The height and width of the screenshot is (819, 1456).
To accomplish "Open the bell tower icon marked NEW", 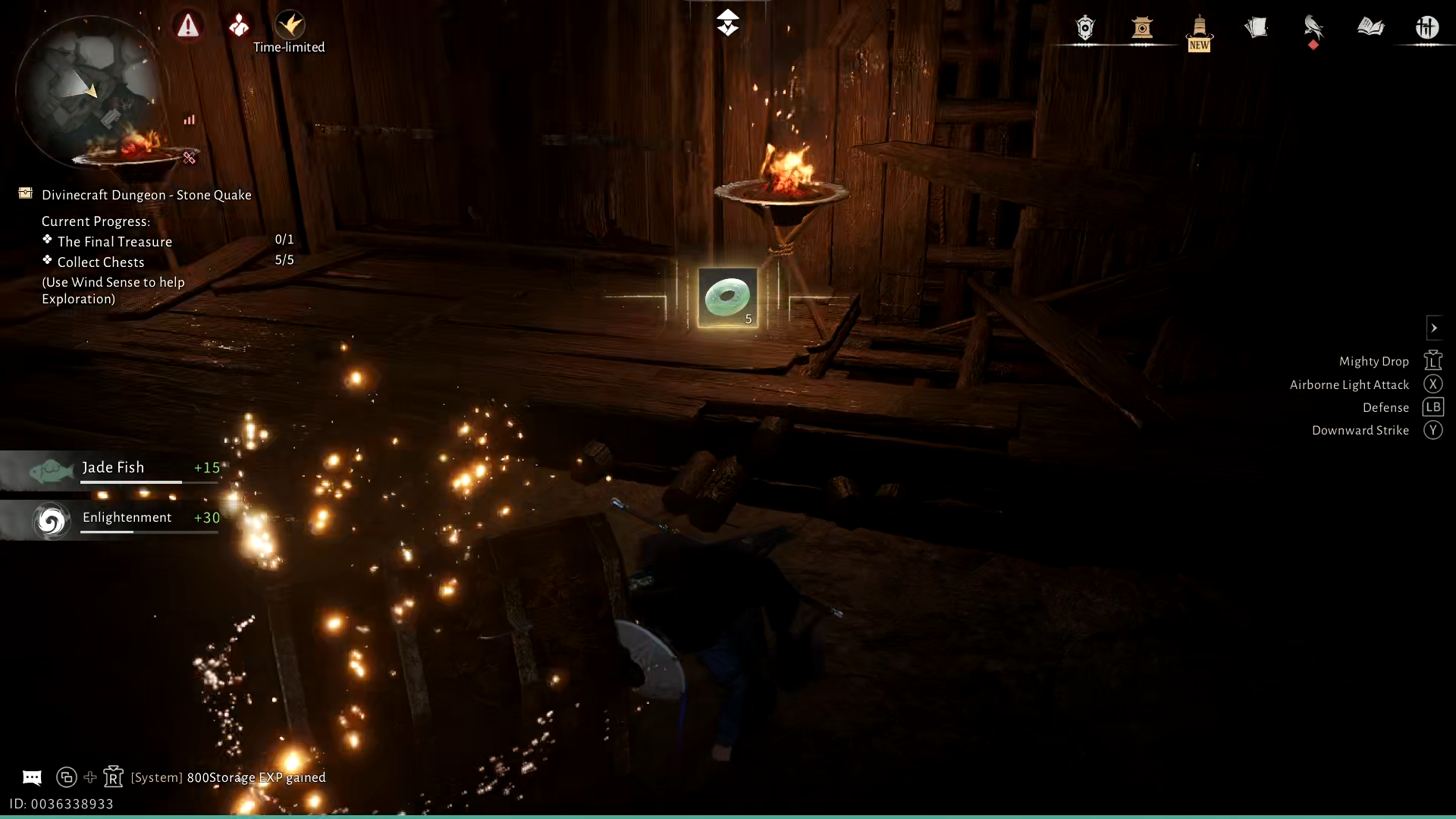I will tap(1199, 28).
